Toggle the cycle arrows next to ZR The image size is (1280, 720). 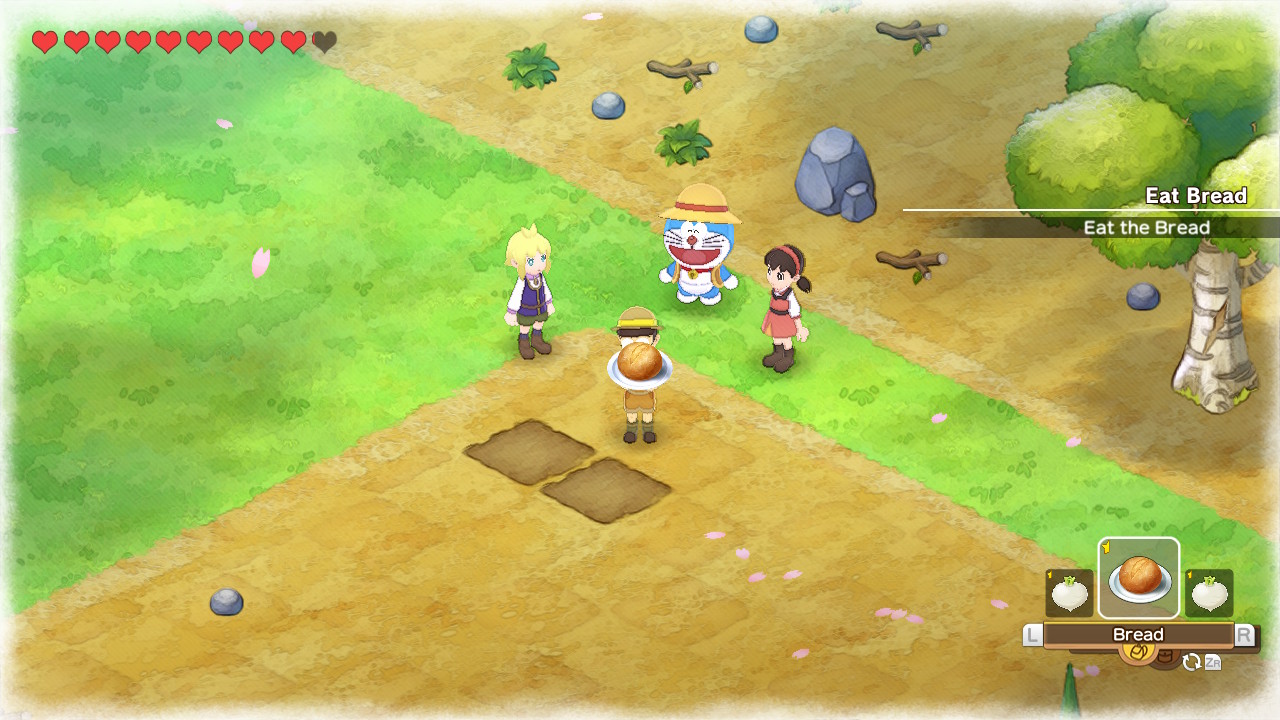click(x=1191, y=662)
